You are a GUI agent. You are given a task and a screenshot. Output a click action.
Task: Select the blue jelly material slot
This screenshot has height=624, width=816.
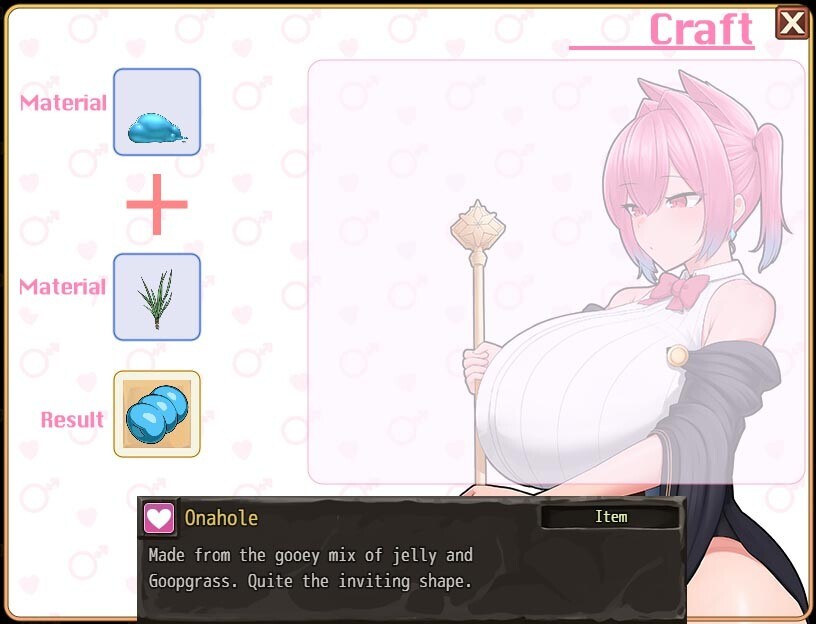tap(157, 112)
